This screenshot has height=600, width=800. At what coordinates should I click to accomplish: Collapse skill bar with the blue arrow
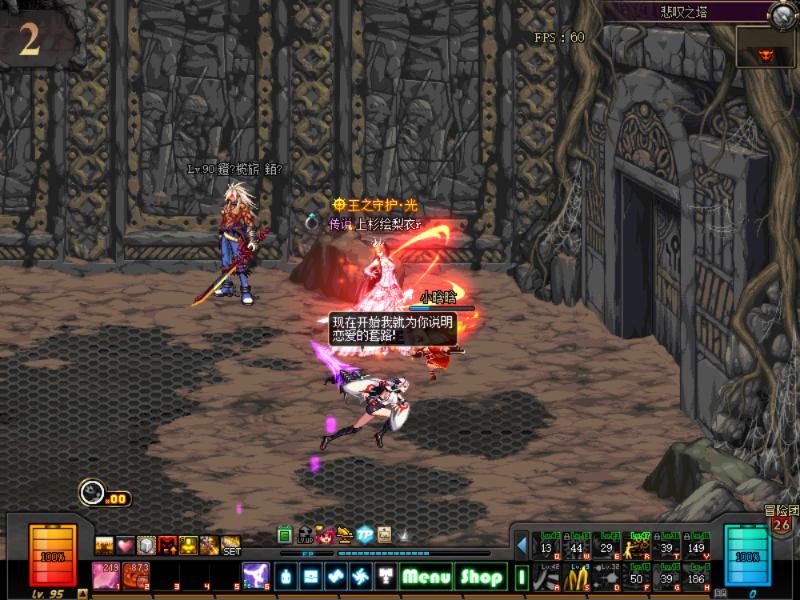(x=522, y=545)
